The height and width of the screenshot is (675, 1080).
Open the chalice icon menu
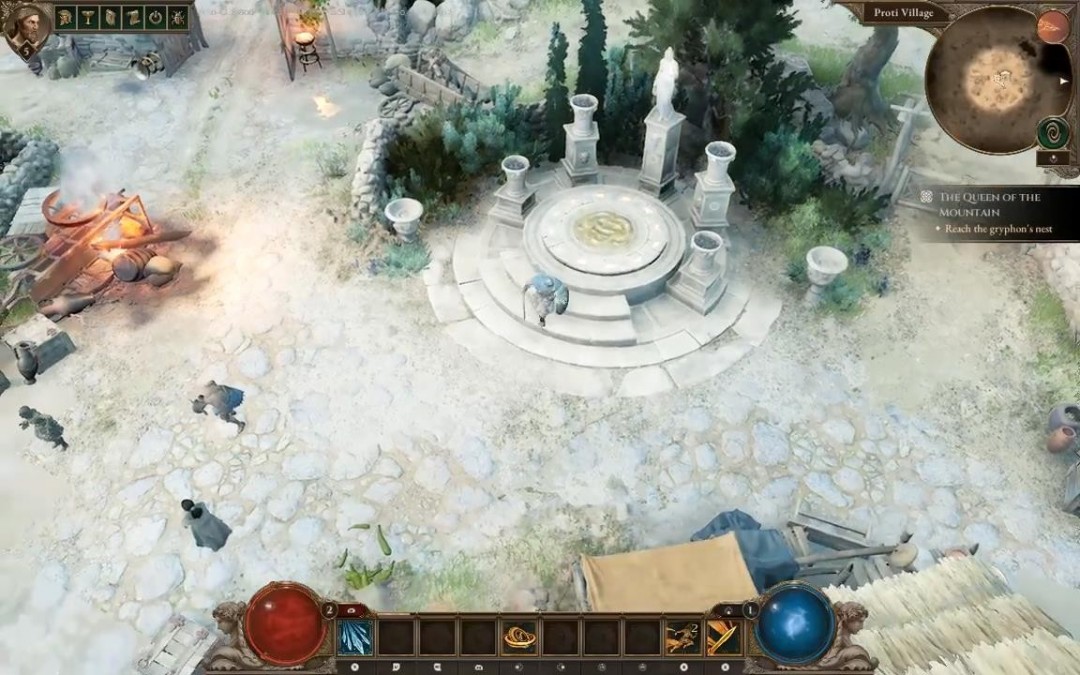click(x=88, y=18)
